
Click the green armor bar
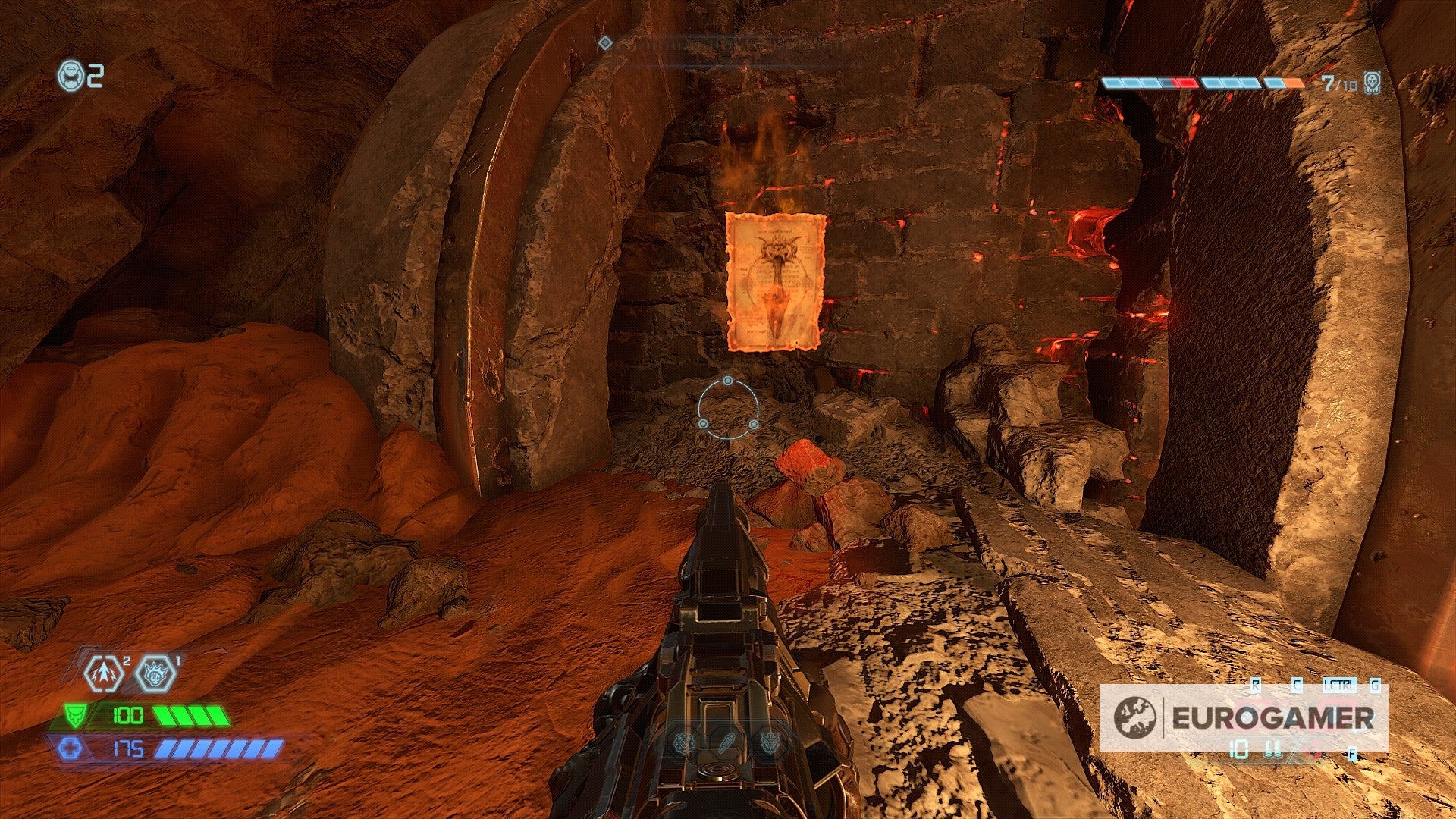tap(191, 715)
